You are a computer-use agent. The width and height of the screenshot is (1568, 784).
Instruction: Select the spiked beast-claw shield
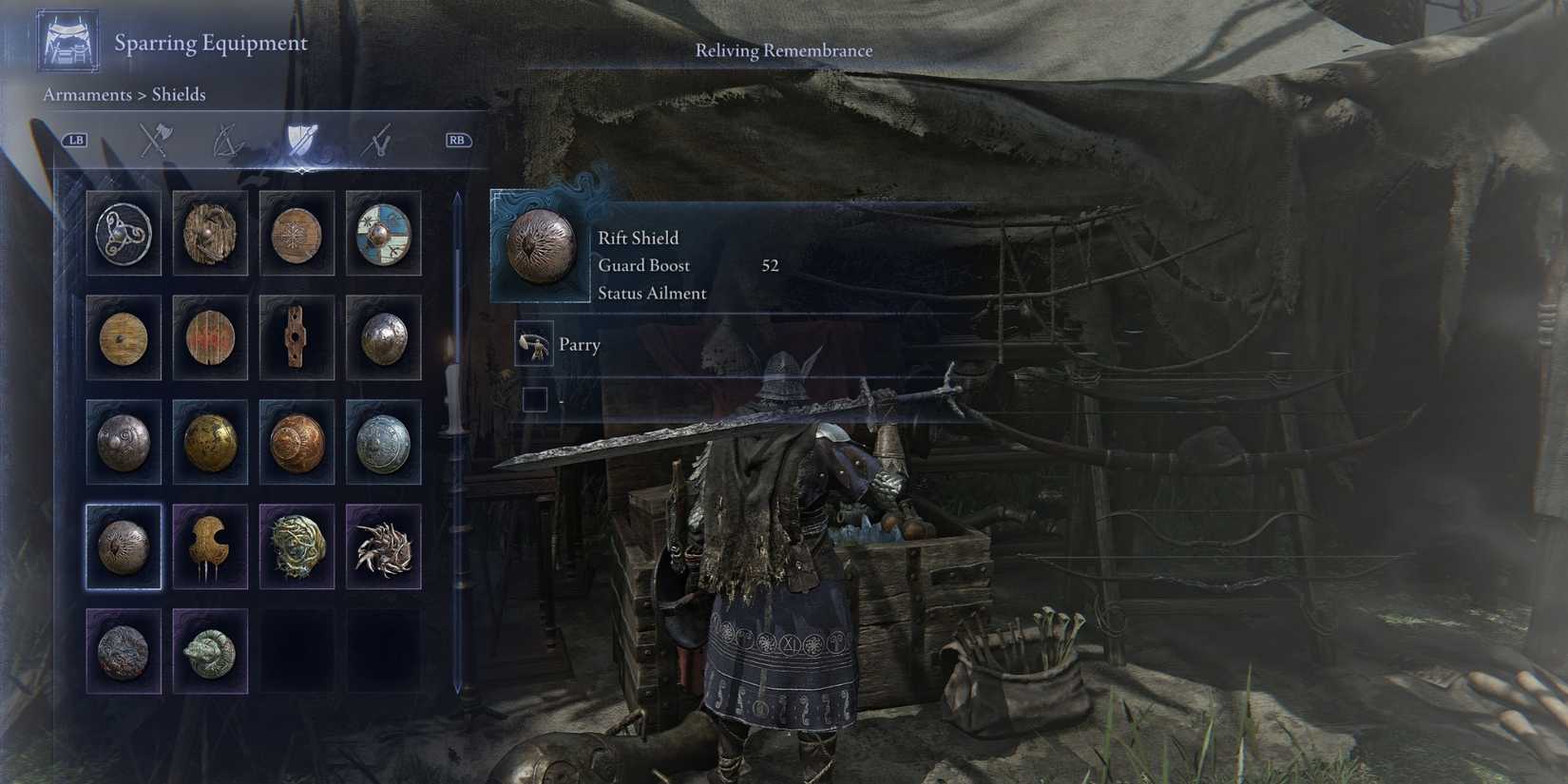coord(383,546)
